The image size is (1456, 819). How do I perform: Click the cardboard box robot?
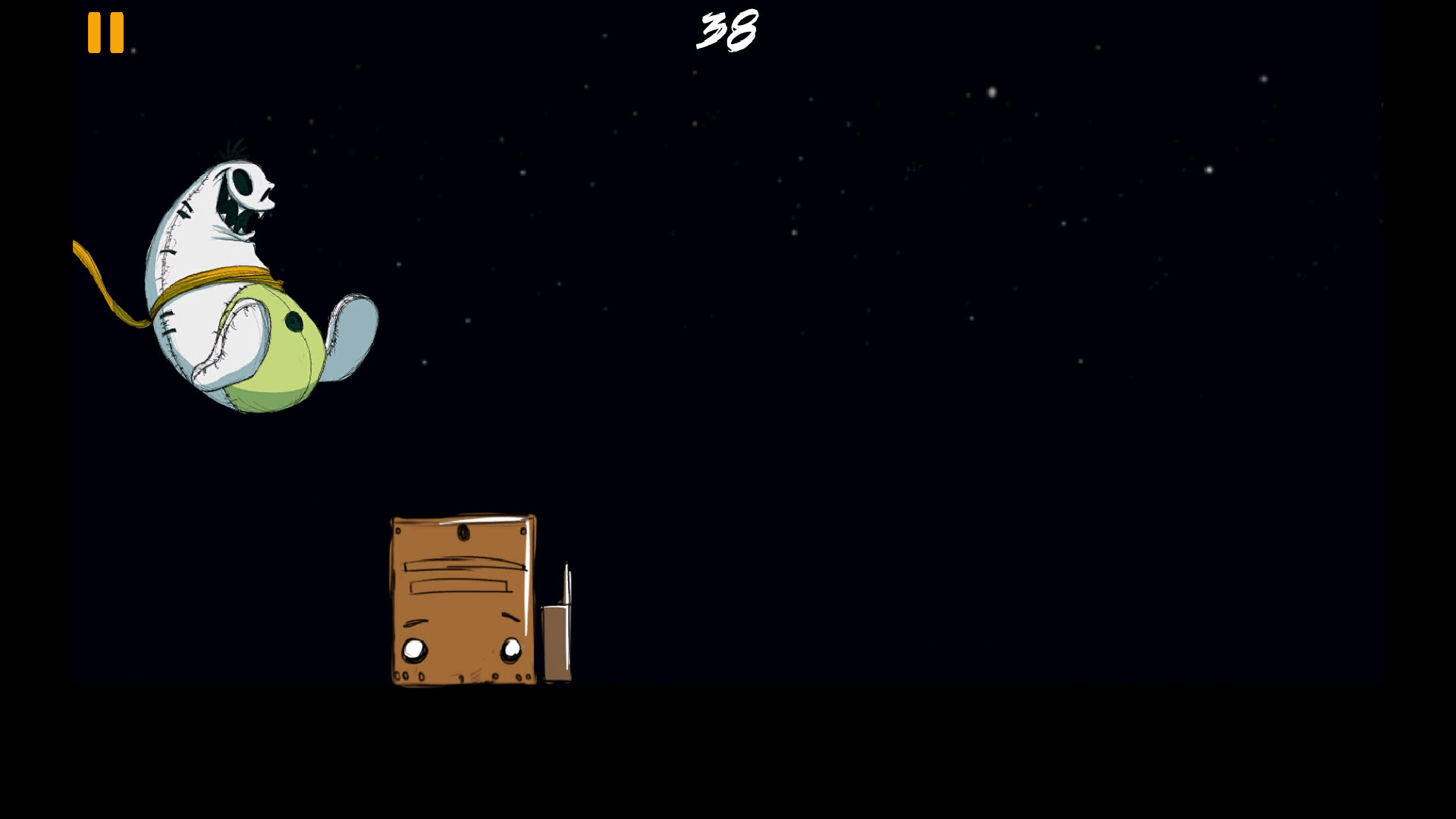click(461, 599)
